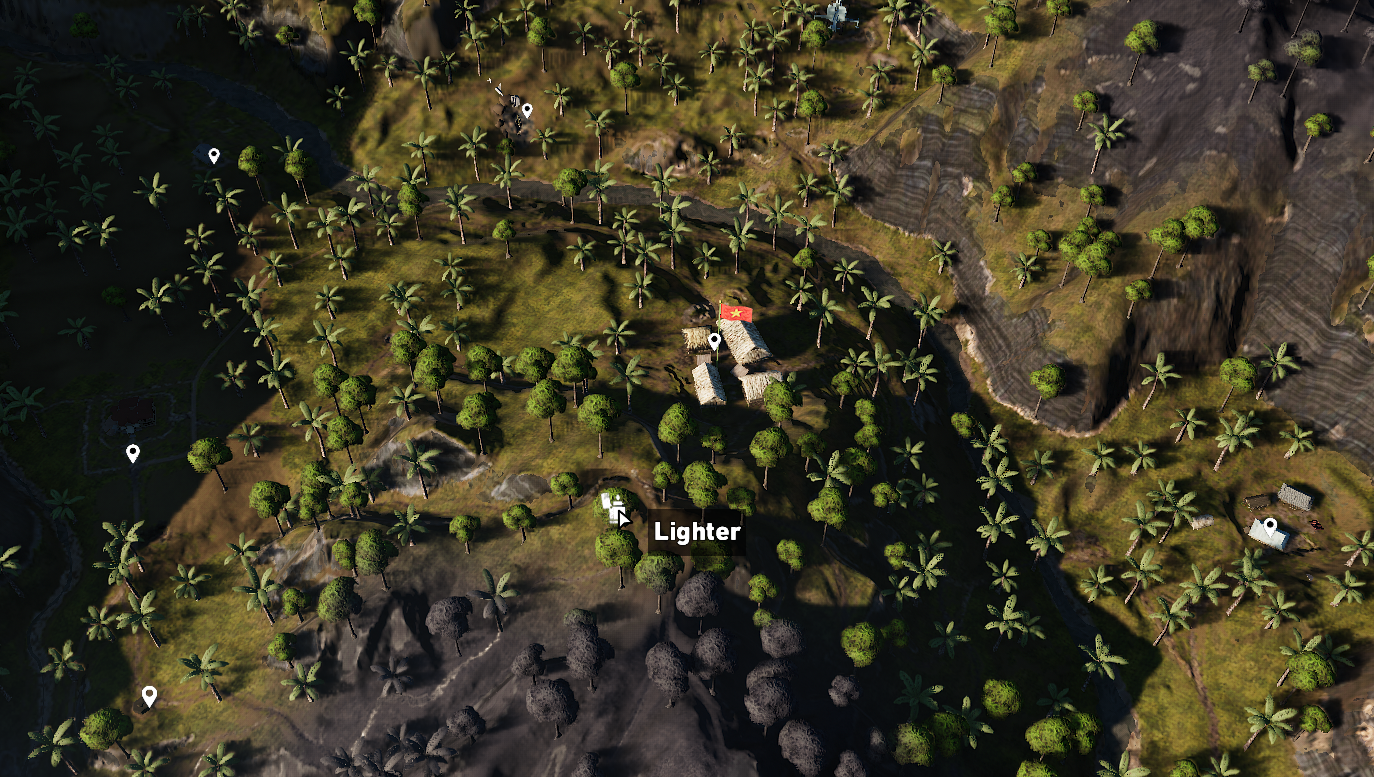Click the small hut northwest of the flag
Viewport: 1374px width, 777px height.
click(x=694, y=336)
